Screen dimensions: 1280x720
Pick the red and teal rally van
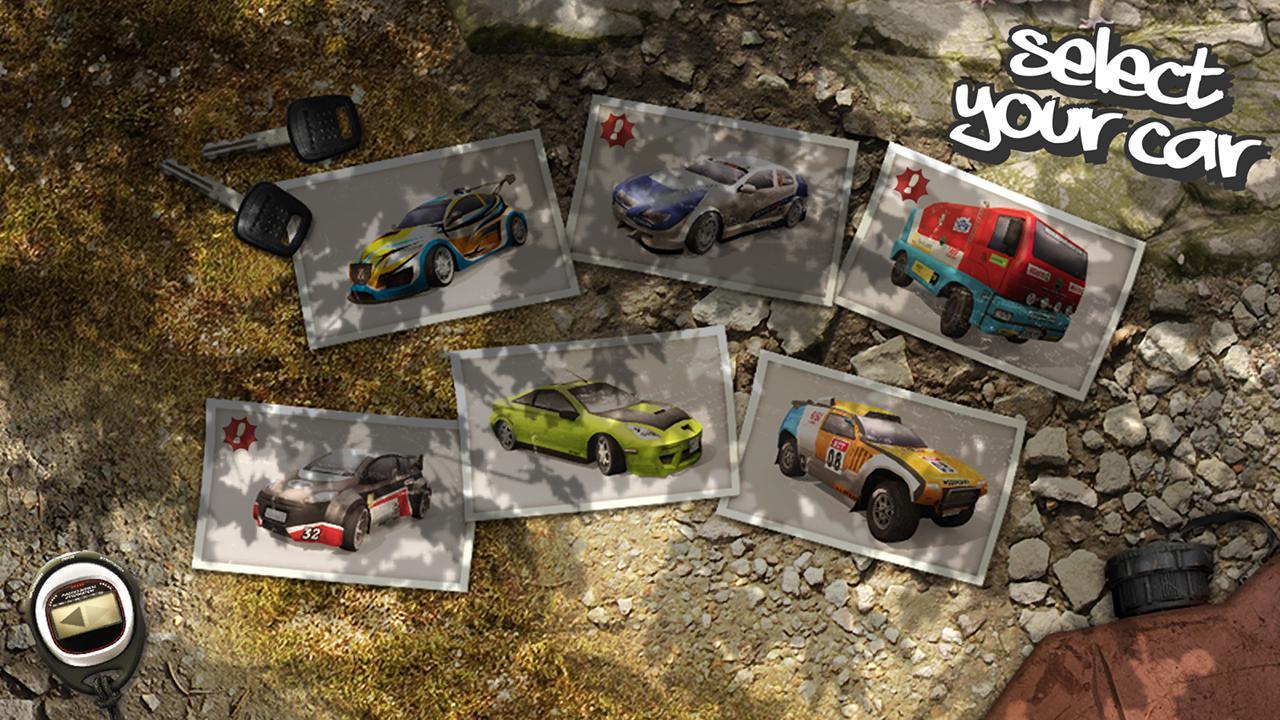pos(990,265)
